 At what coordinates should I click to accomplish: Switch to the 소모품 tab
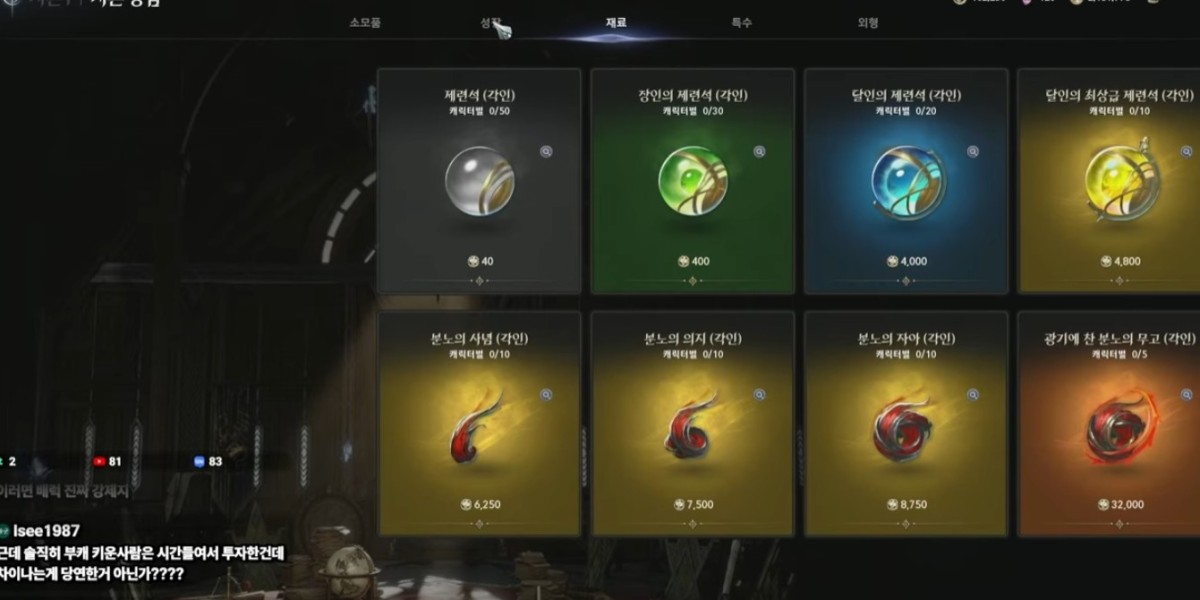click(365, 22)
